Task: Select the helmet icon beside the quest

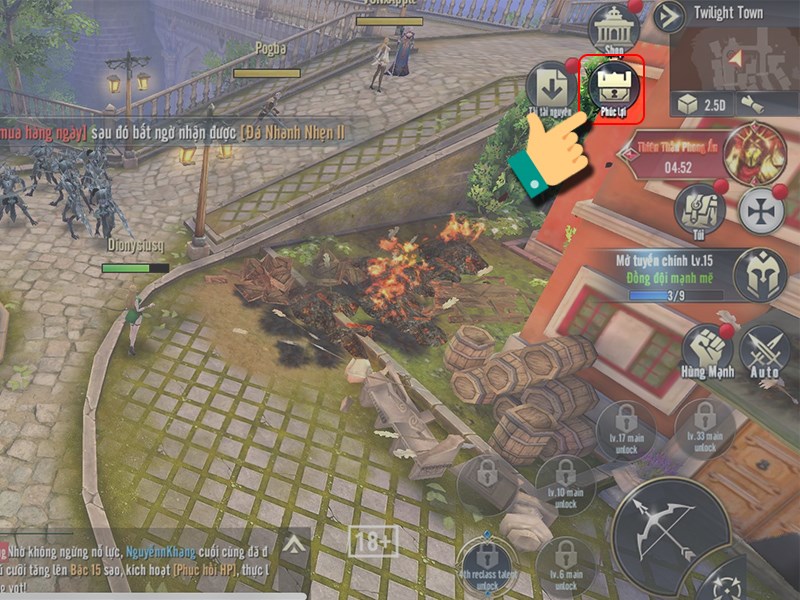Action: [x=759, y=275]
